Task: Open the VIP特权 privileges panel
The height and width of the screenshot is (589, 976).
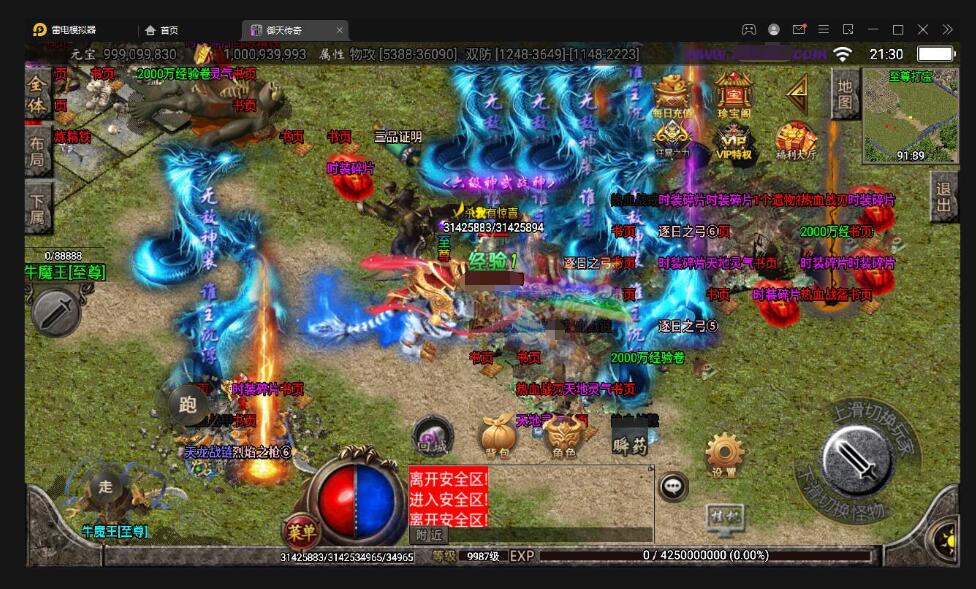Action: pyautogui.click(x=733, y=141)
